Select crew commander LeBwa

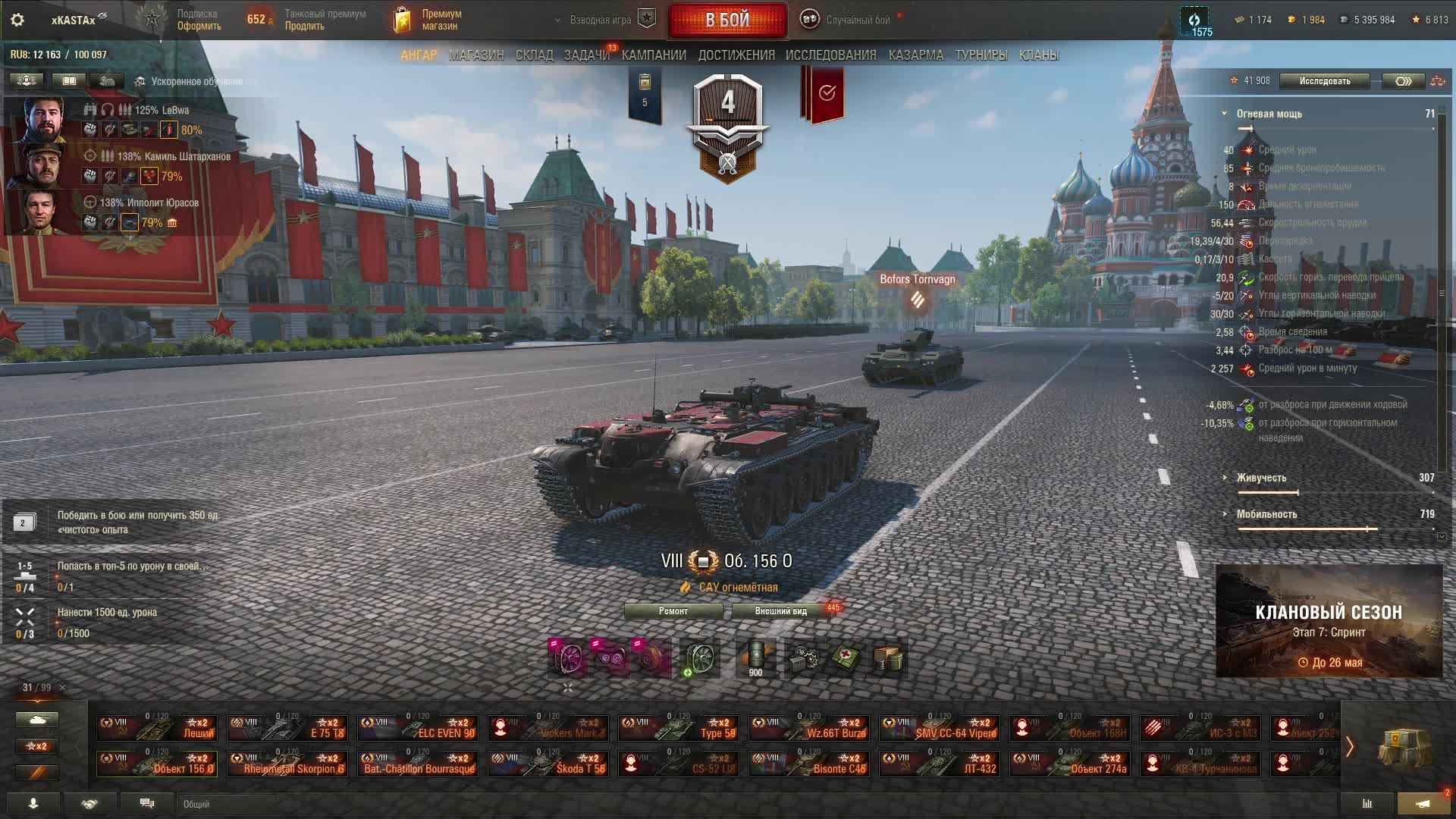pyautogui.click(x=45, y=120)
